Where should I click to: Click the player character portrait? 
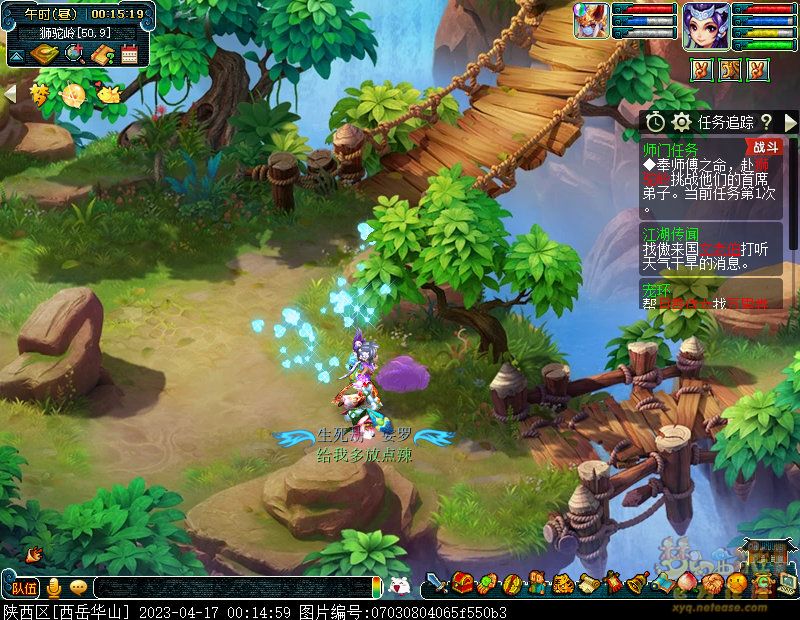click(x=704, y=25)
